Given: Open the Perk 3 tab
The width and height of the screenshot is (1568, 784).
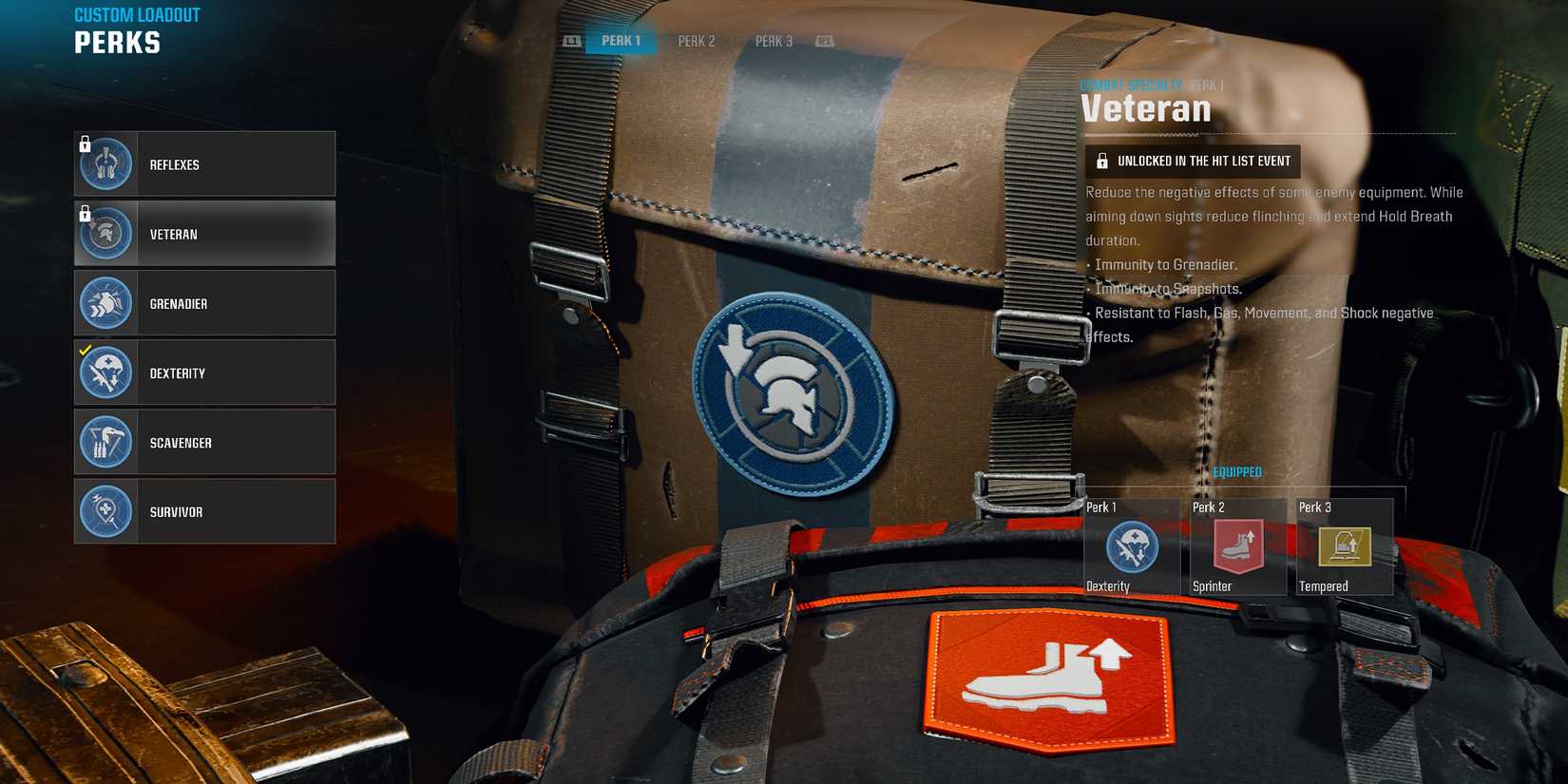Looking at the screenshot, I should click(x=772, y=40).
